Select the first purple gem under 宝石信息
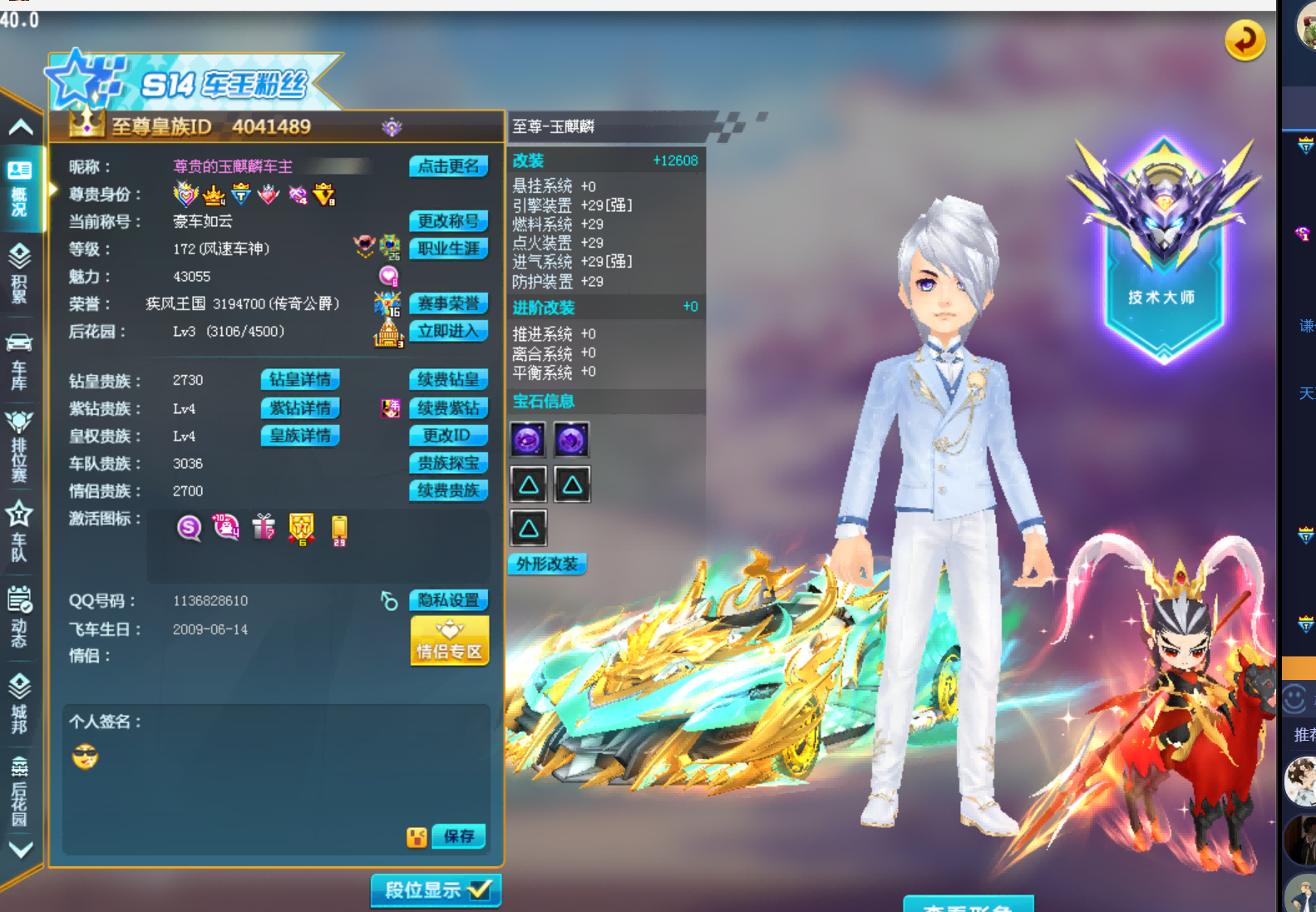The width and height of the screenshot is (1316, 912). coord(529,440)
